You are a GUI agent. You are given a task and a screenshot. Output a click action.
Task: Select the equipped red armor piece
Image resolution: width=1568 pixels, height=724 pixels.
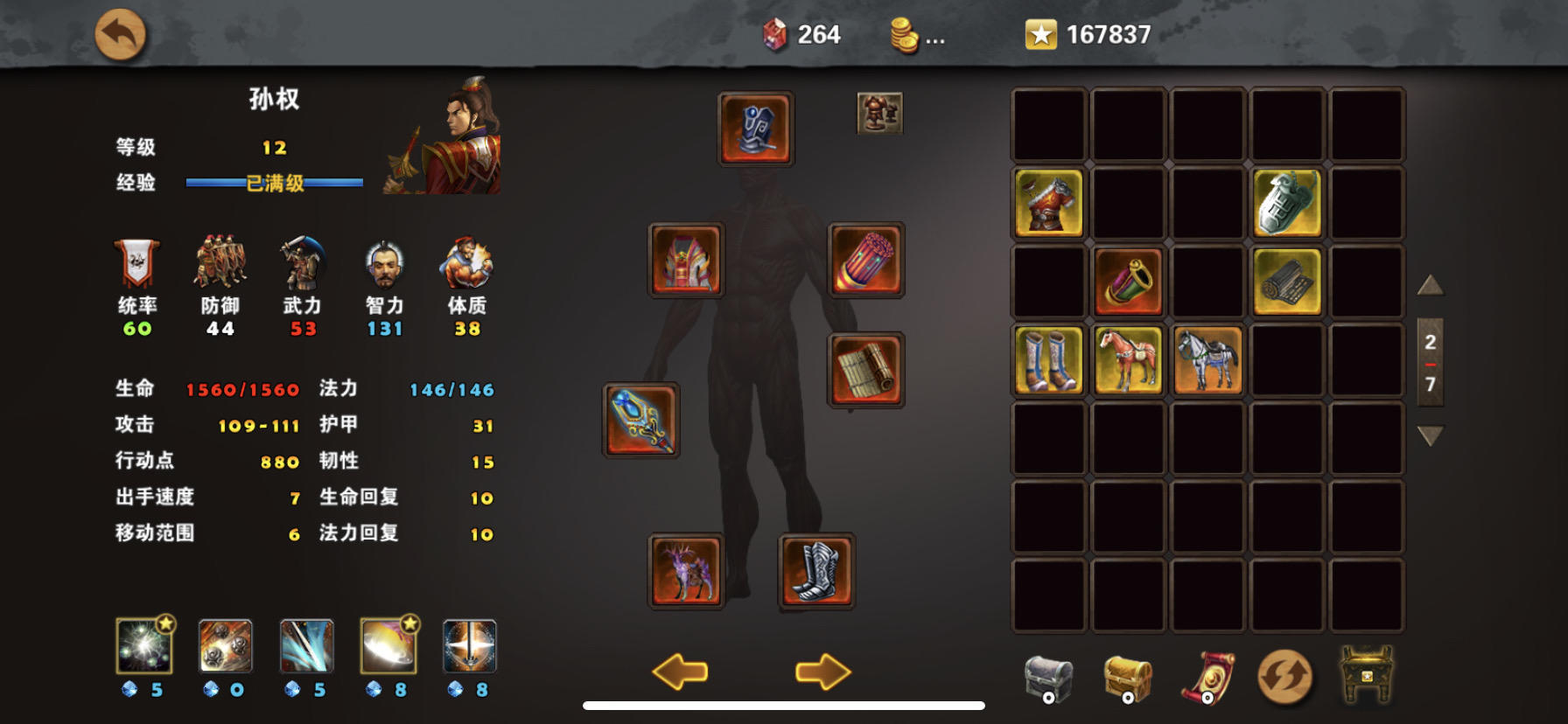pos(688,261)
